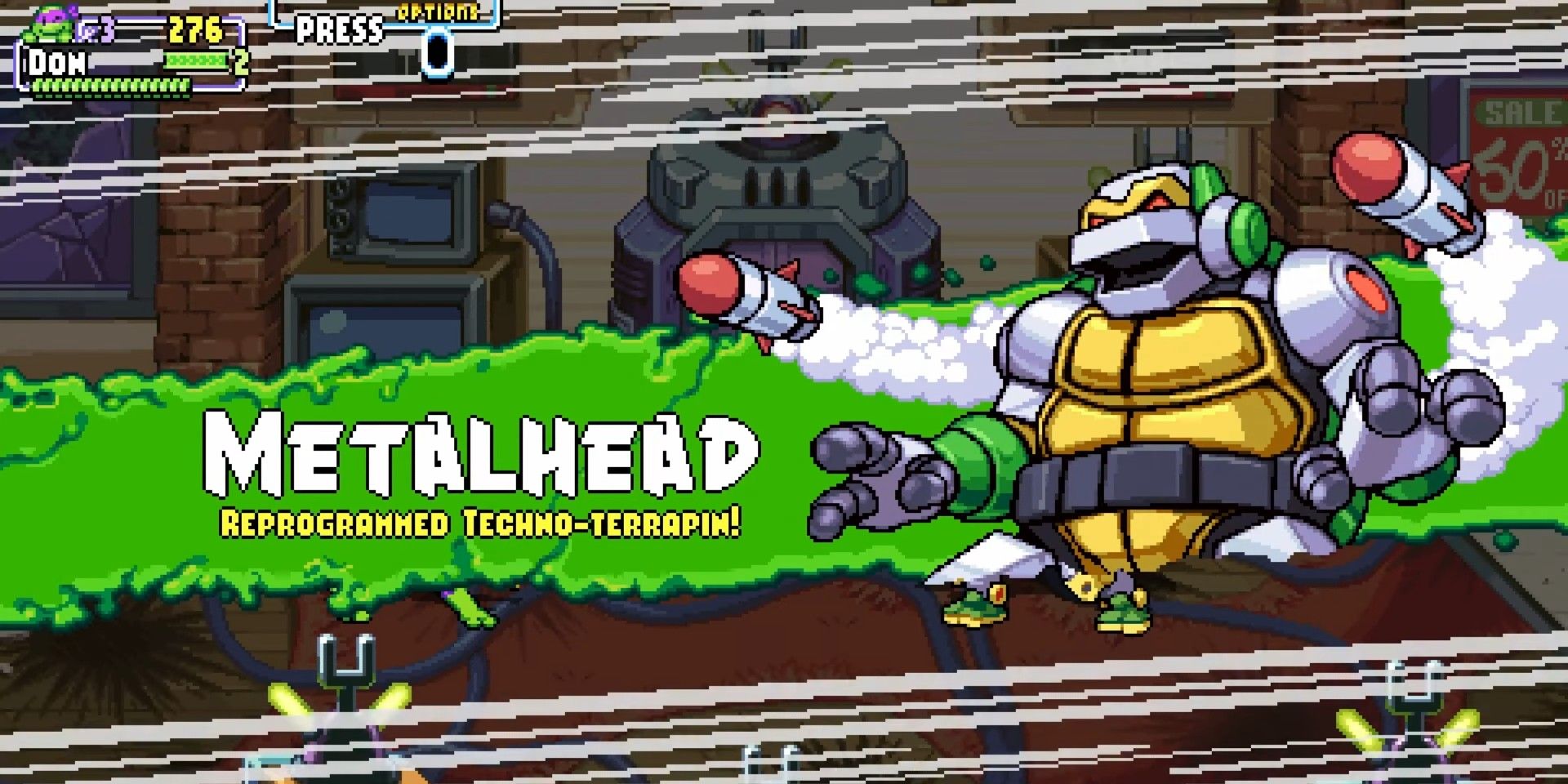Select the lives counter showing x3
1568x784 pixels.
point(94,27)
